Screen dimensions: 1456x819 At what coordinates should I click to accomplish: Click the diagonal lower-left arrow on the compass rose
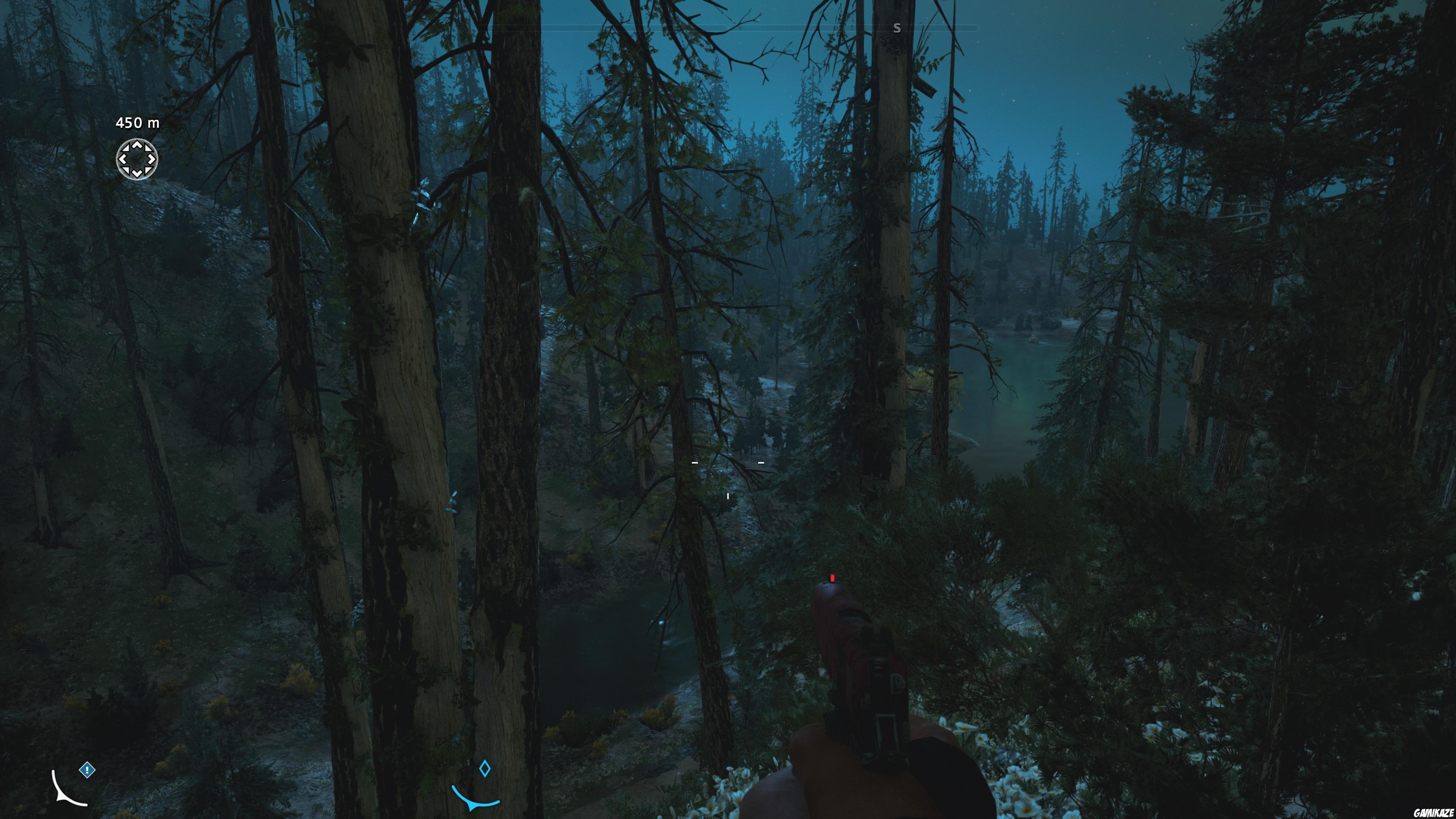tap(127, 171)
